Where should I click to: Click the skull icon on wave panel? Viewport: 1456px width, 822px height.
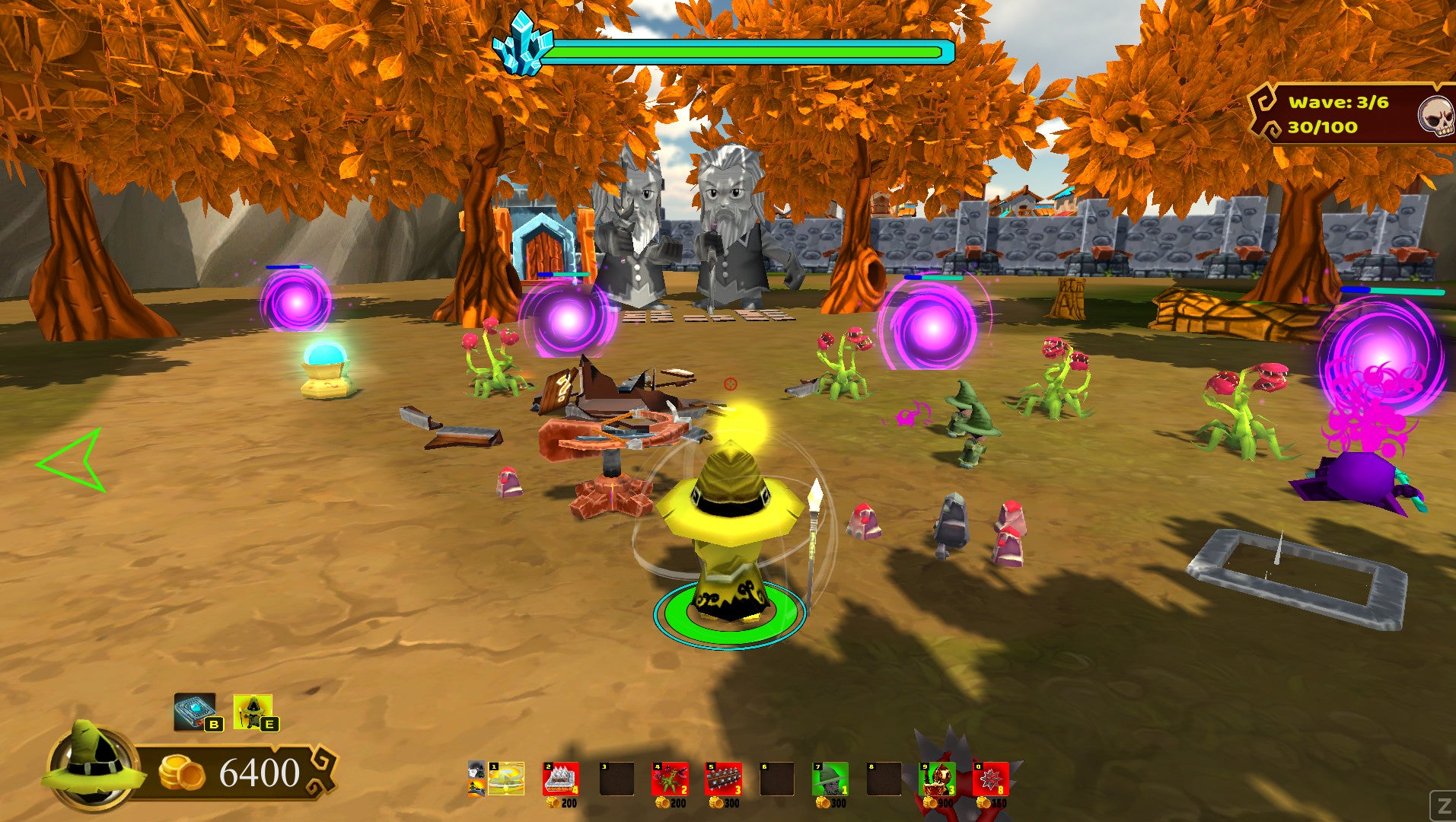[x=1436, y=116]
